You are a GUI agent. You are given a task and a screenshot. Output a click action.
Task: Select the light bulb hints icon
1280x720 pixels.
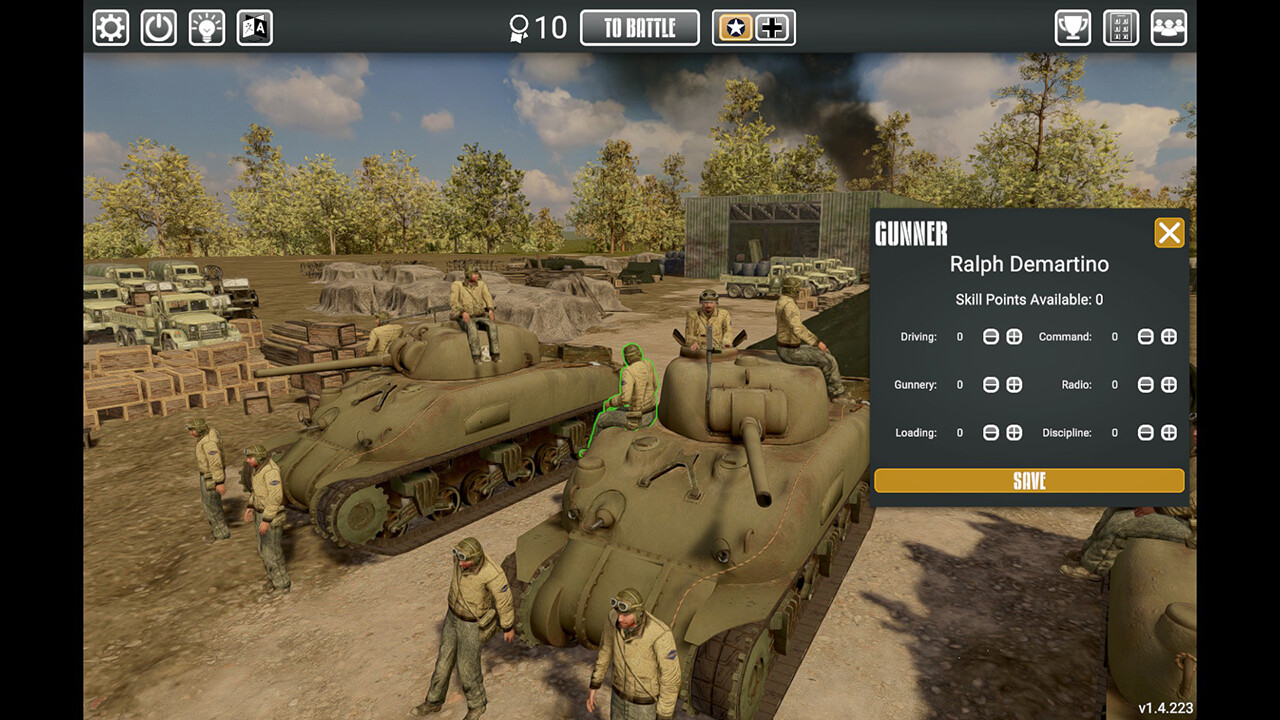[x=206, y=27]
